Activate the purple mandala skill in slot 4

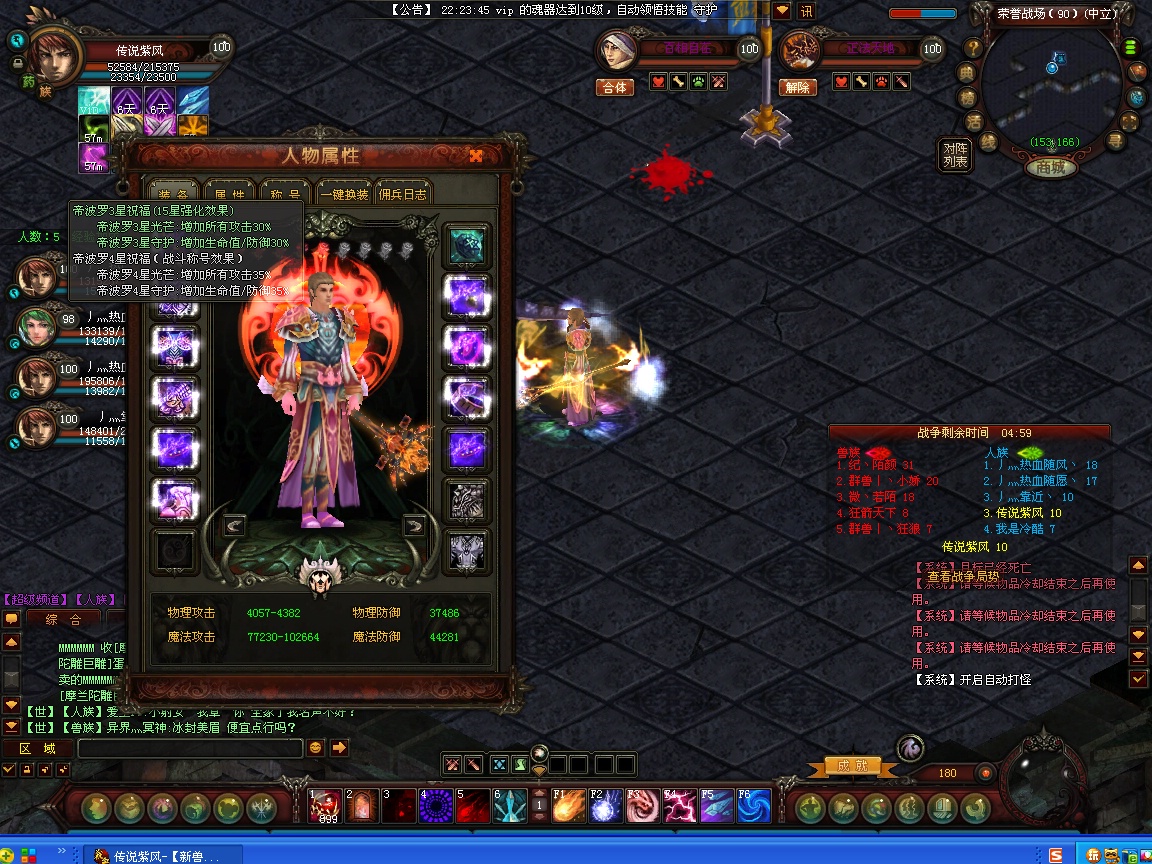point(436,806)
